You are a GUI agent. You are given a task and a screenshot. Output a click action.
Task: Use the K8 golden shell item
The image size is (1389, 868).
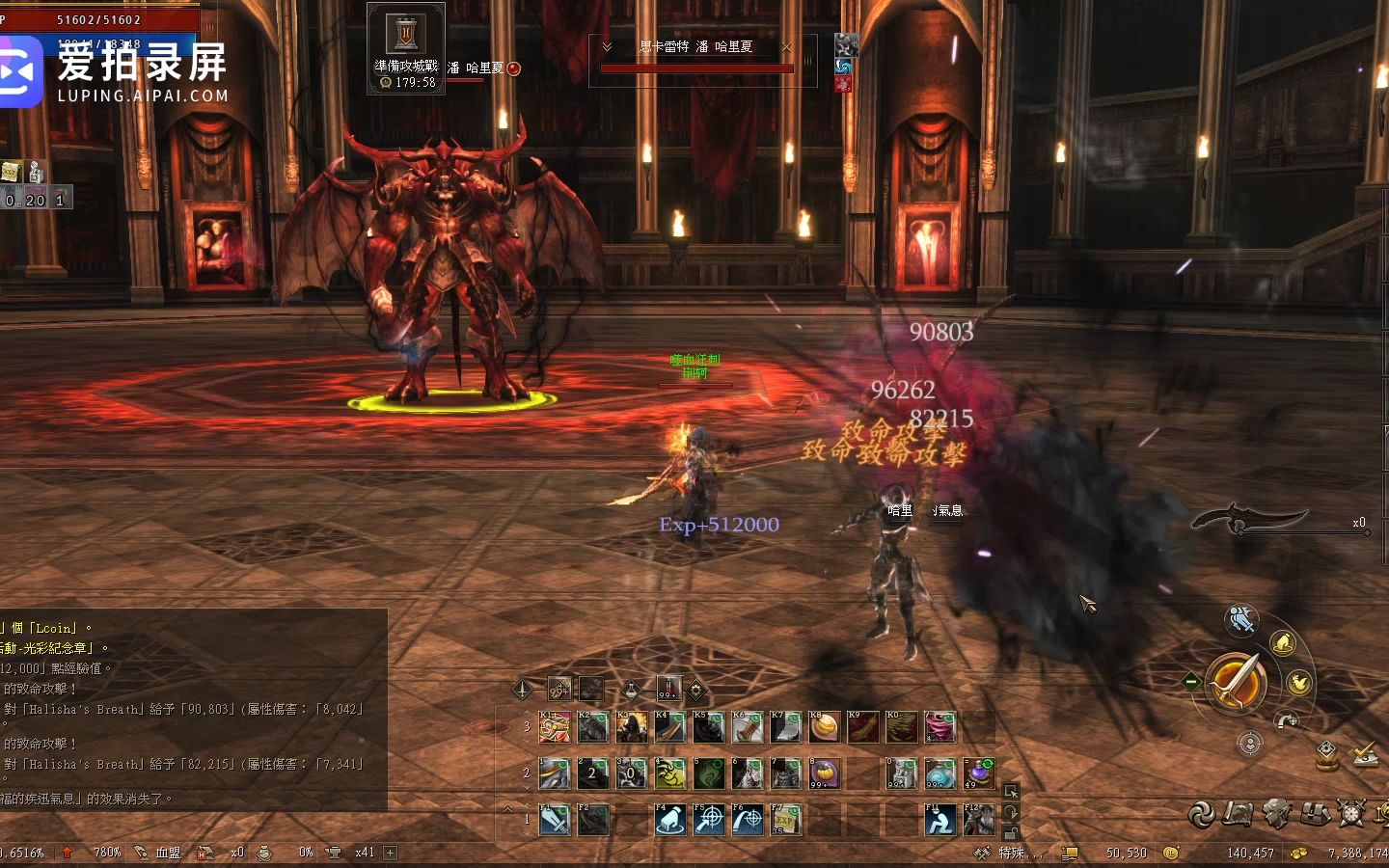click(x=825, y=727)
